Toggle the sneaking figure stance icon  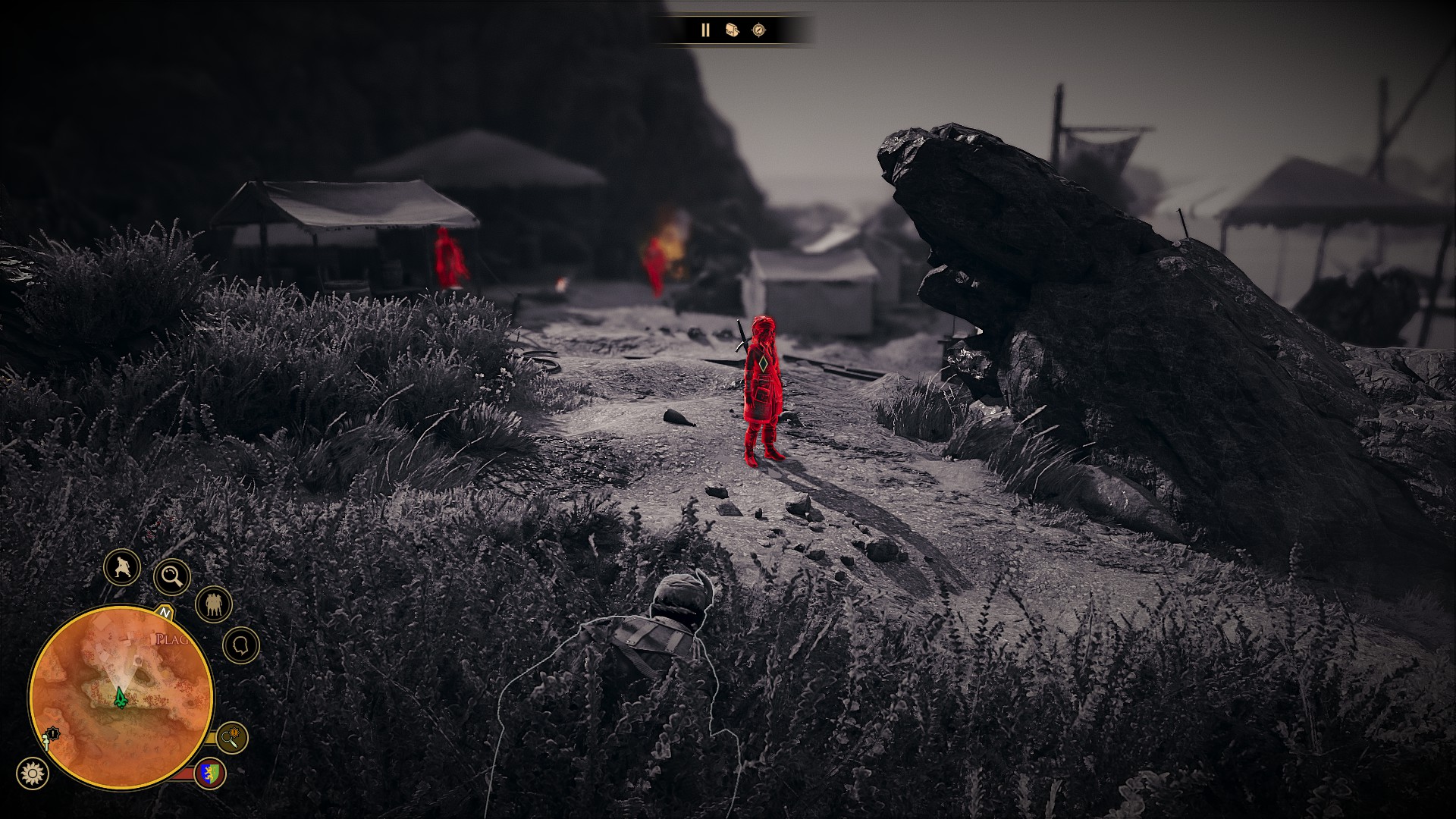pyautogui.click(x=122, y=567)
